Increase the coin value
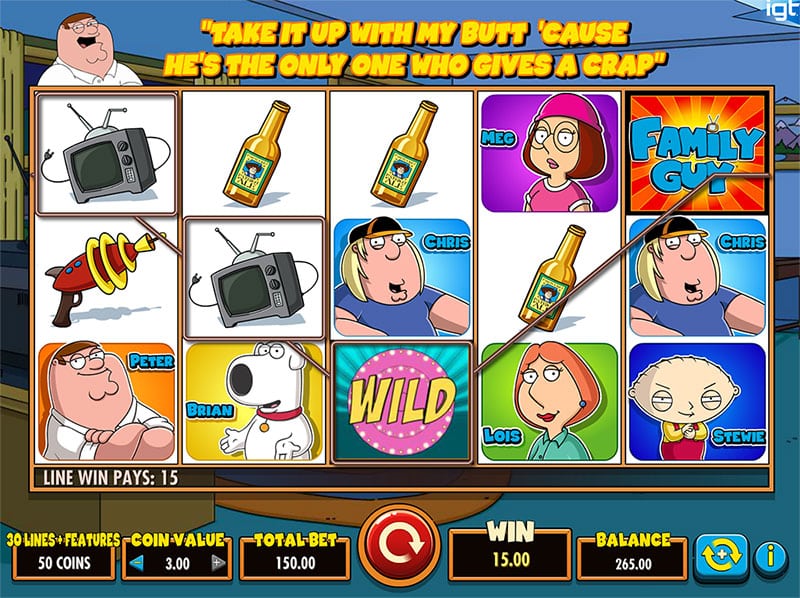 (218, 564)
